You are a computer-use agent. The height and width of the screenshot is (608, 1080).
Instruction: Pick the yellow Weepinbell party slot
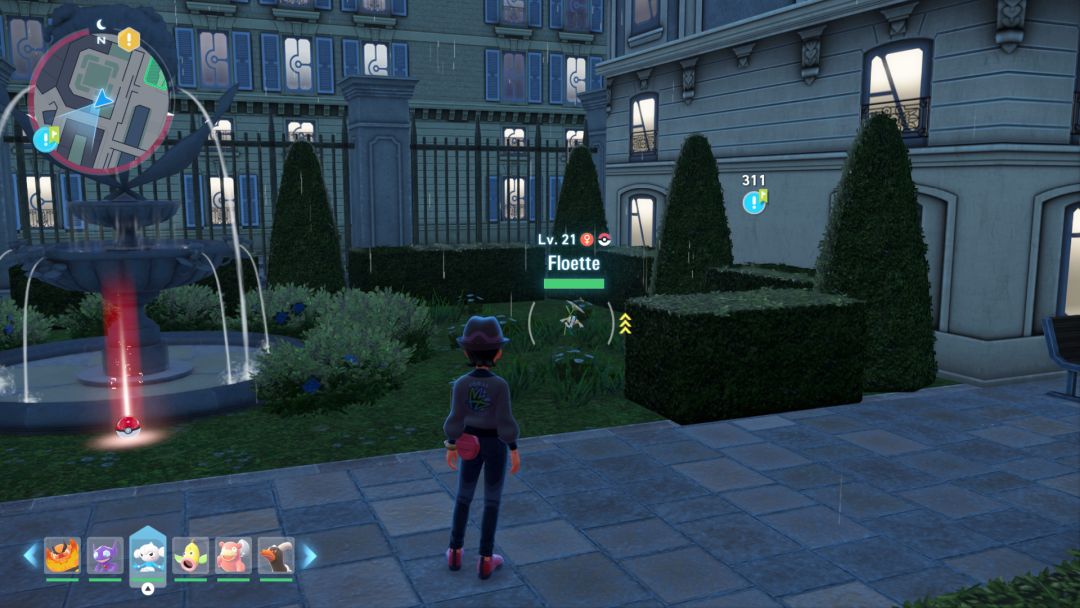pos(191,556)
